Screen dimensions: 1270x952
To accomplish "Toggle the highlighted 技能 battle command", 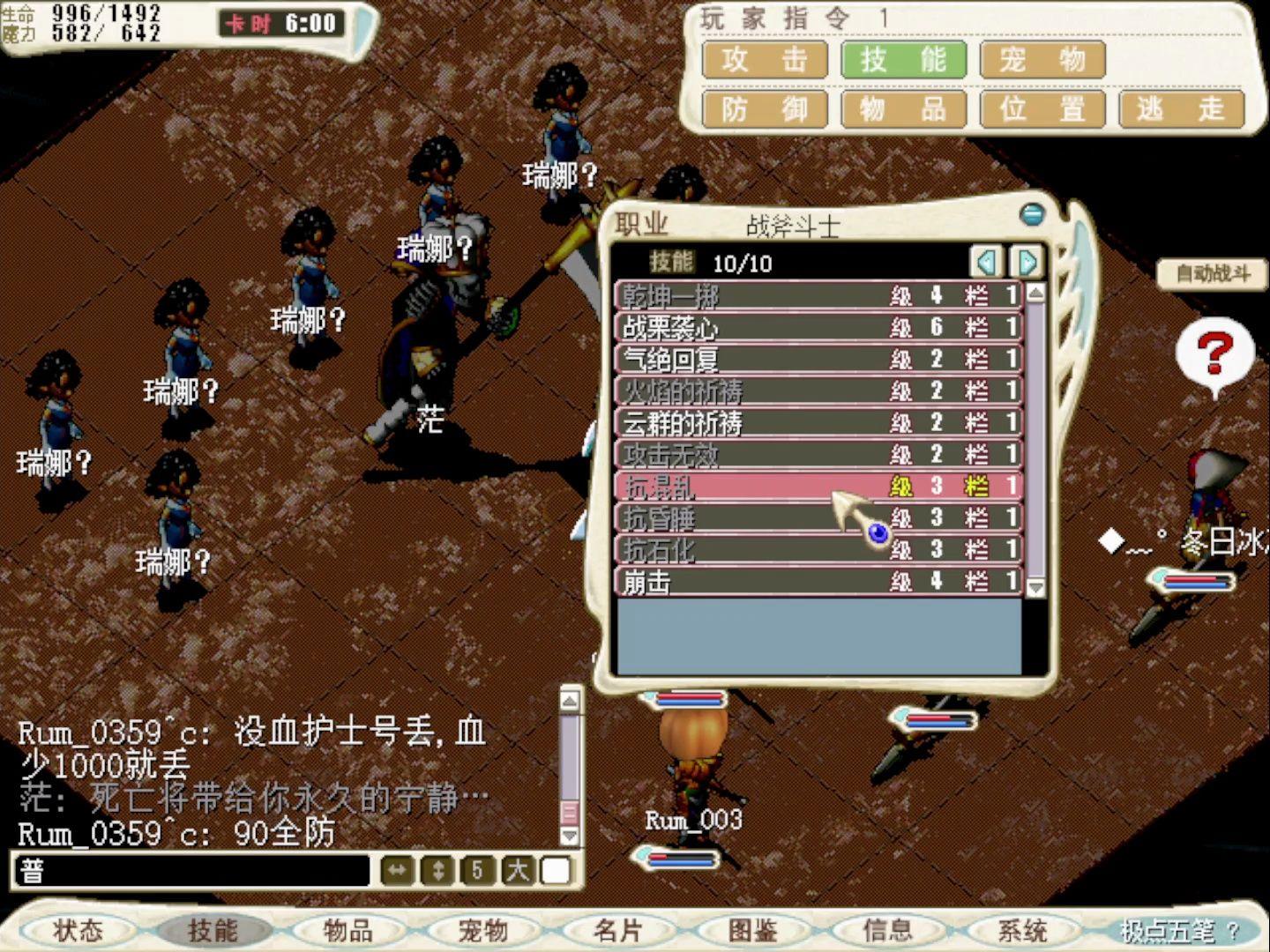I will pyautogui.click(x=903, y=60).
